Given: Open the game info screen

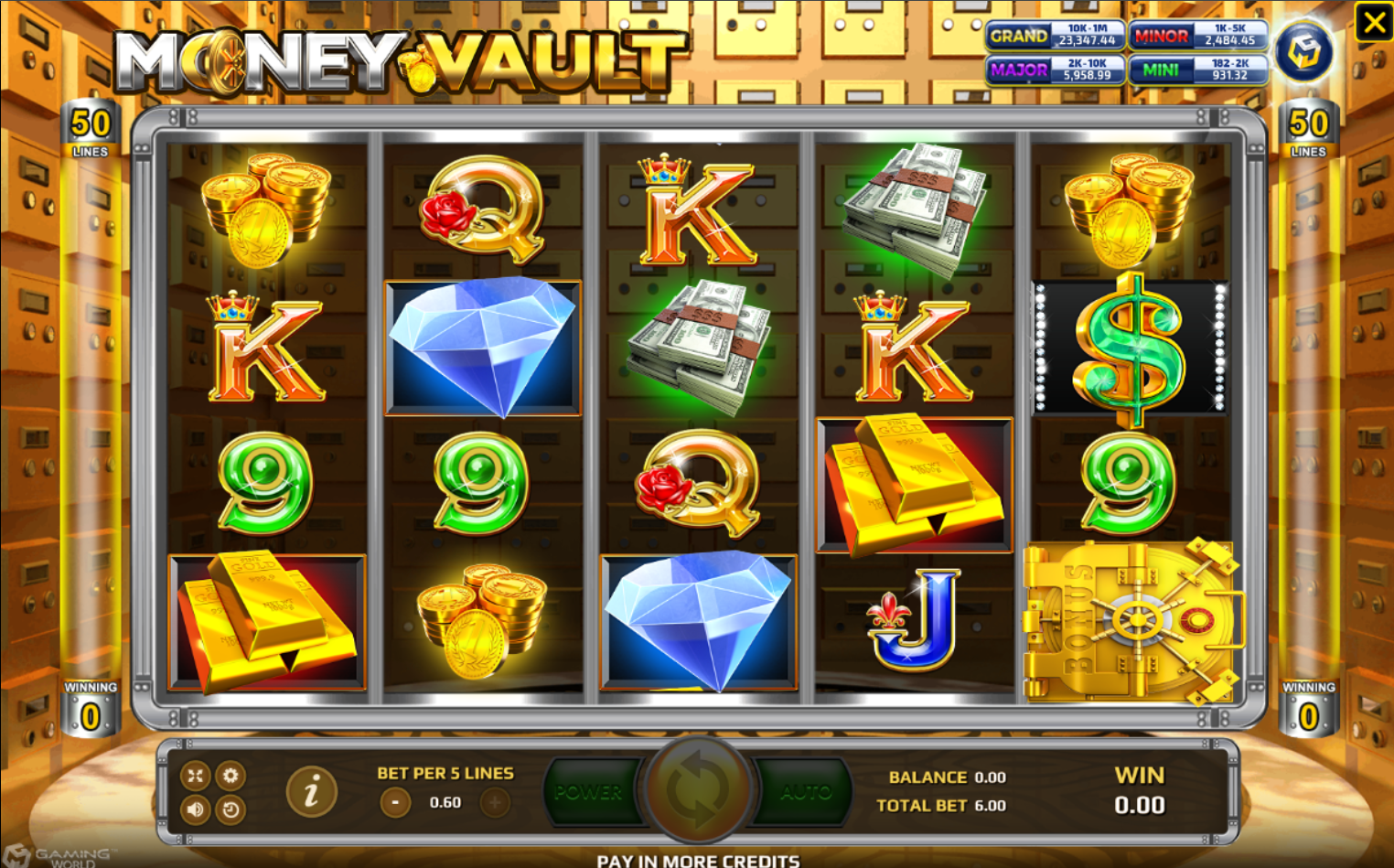Looking at the screenshot, I should [311, 792].
